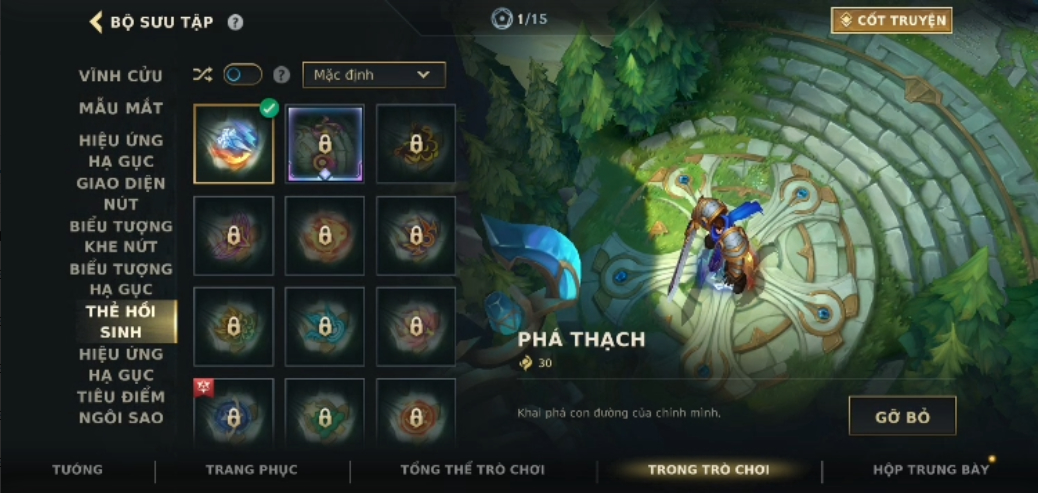This screenshot has width=1038, height=493.
Task: Go back from Bộ Sưu Tập
Action: pyautogui.click(x=97, y=22)
